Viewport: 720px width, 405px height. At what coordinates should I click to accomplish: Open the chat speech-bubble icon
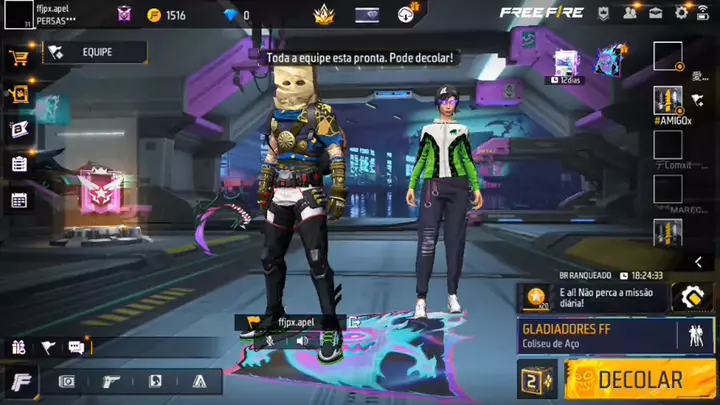click(76, 347)
